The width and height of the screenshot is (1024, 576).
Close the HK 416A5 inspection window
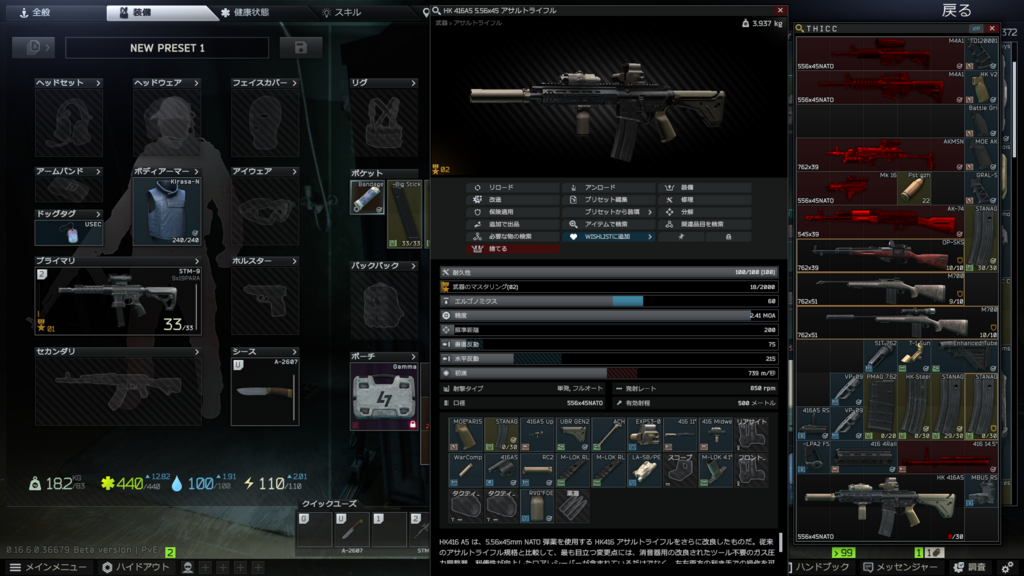pyautogui.click(x=781, y=11)
